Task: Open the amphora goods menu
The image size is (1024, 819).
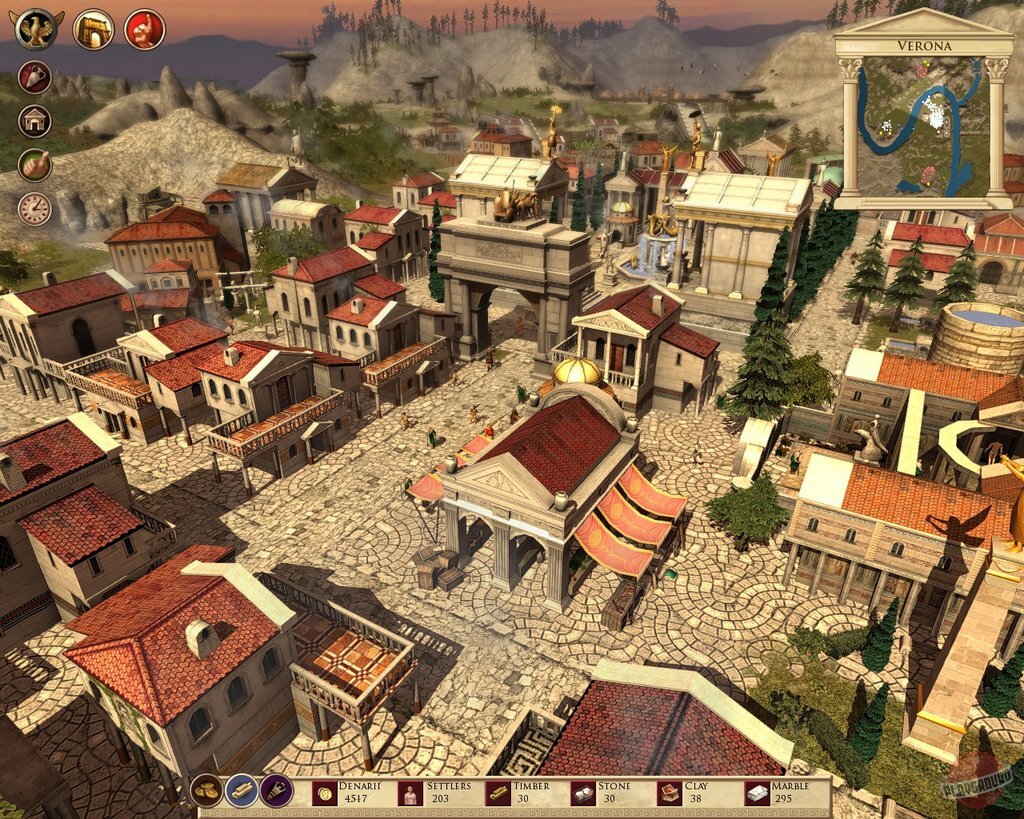Action: 35,77
